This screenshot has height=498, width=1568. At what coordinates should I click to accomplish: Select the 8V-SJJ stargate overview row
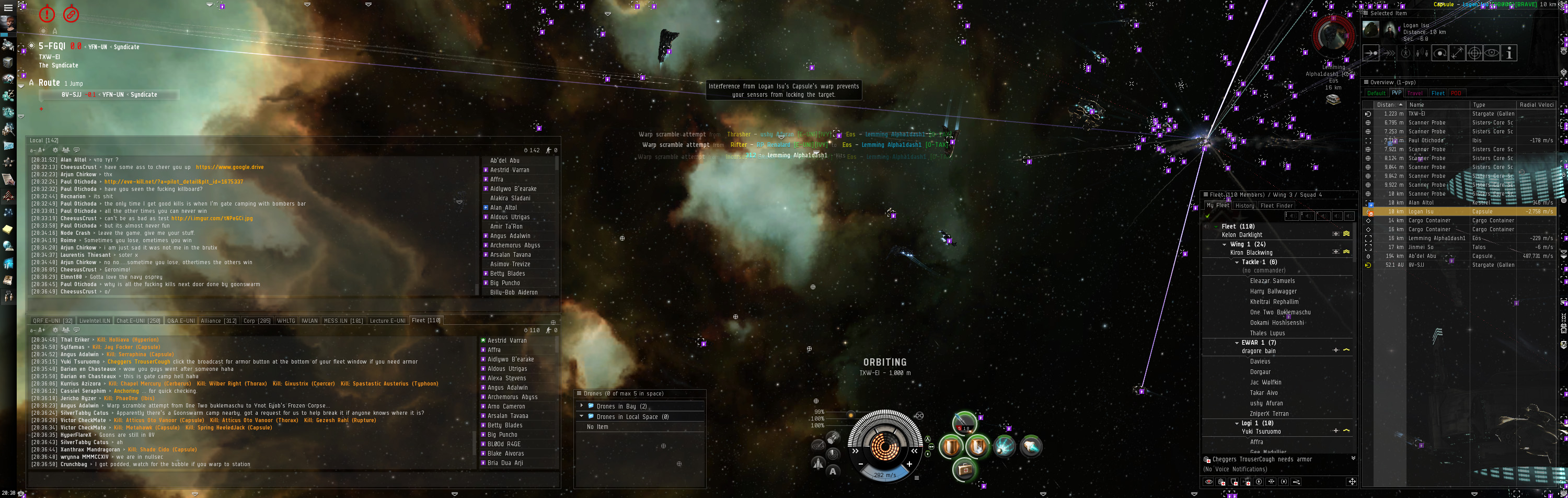coord(1419,265)
